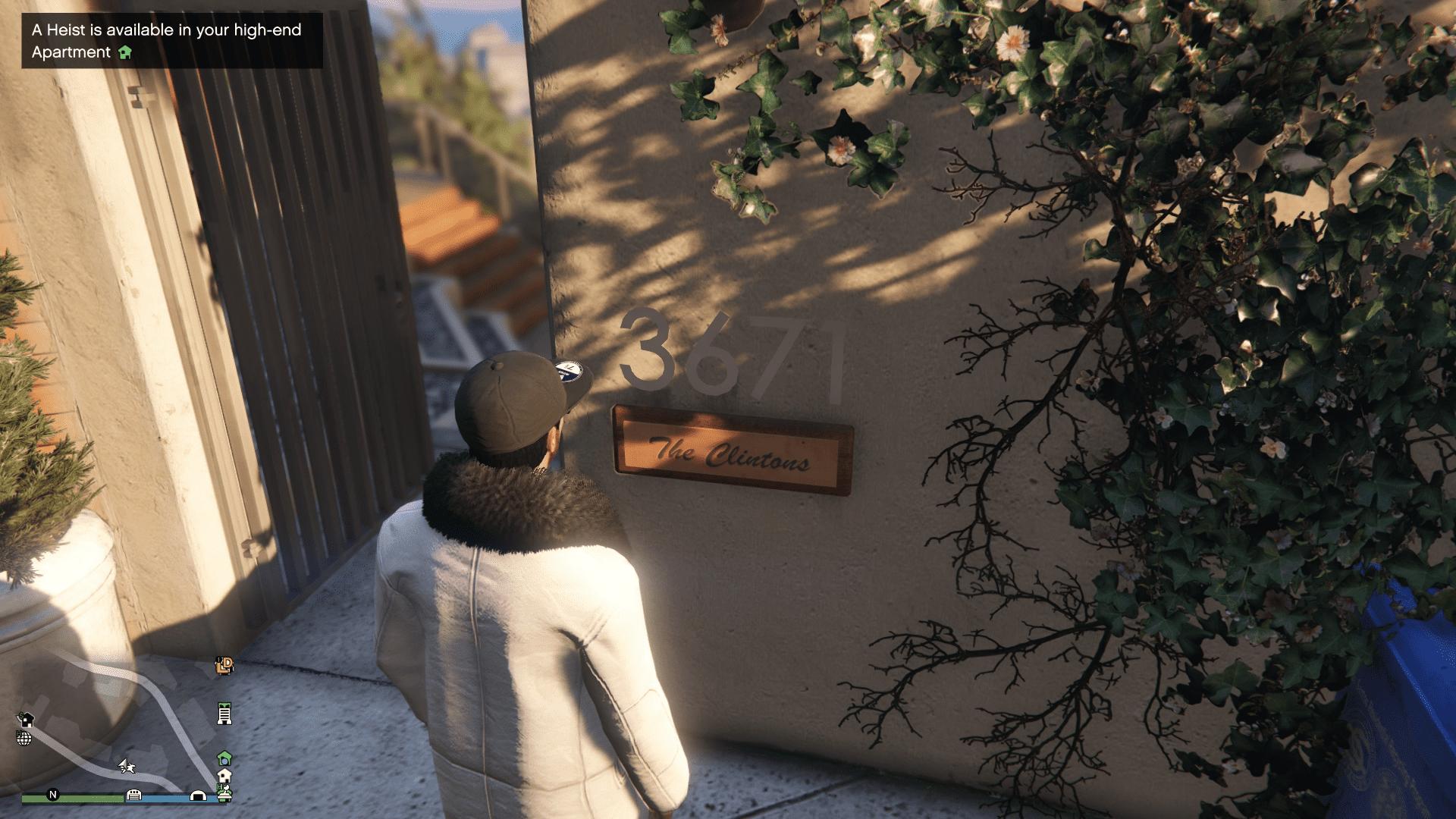Image resolution: width=1456 pixels, height=819 pixels.
Task: Select the H marker near the safehouse blips
Action: click(221, 787)
